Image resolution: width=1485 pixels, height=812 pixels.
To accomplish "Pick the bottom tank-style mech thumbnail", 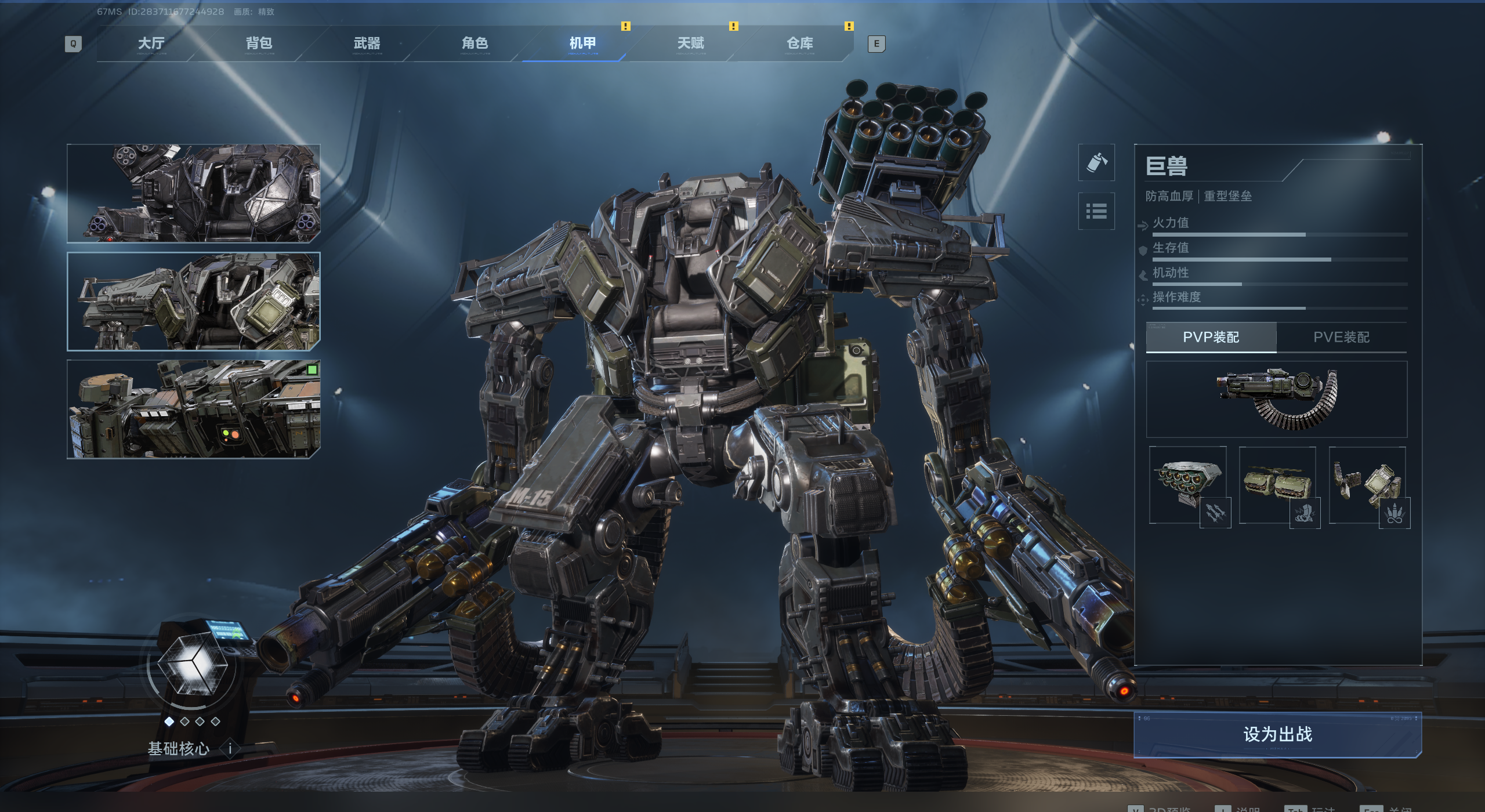I will point(194,409).
